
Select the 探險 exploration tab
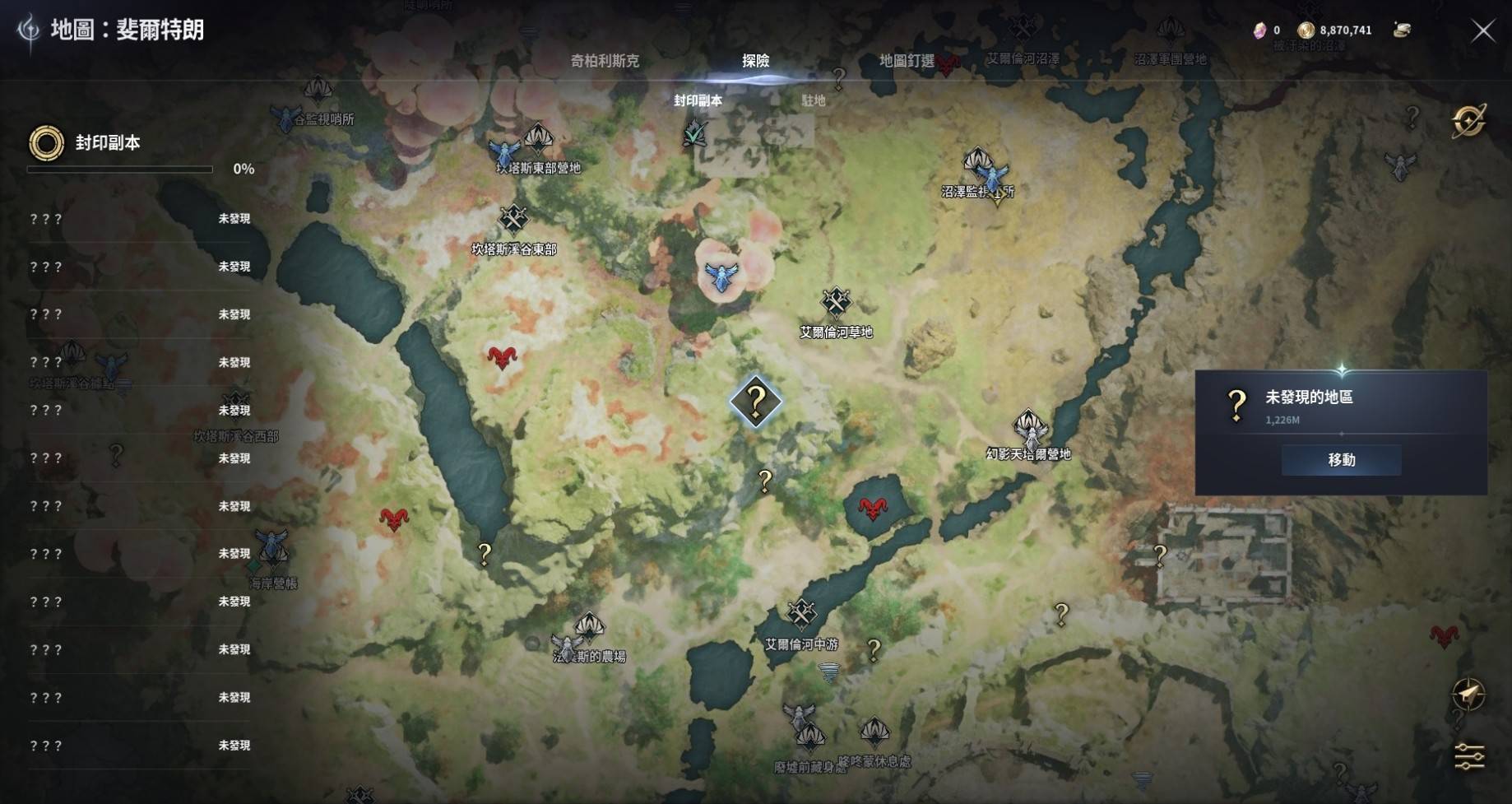click(755, 61)
